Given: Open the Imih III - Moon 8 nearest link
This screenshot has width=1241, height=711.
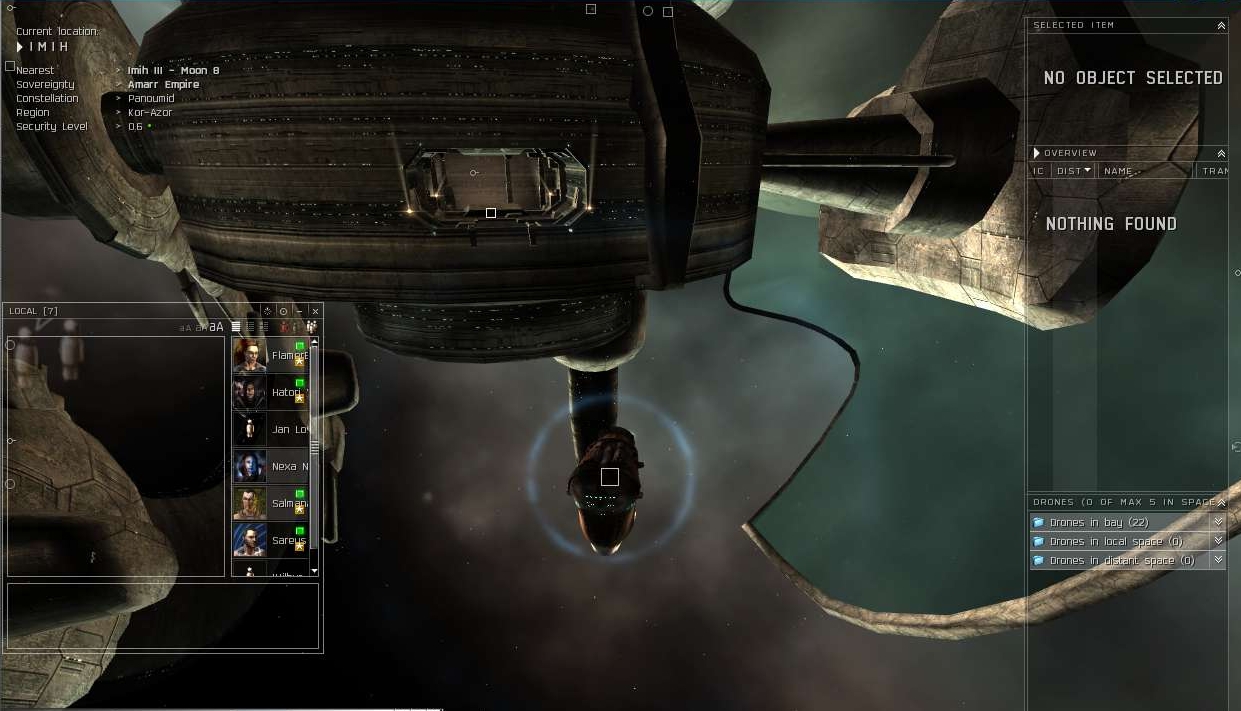Looking at the screenshot, I should 173,71.
